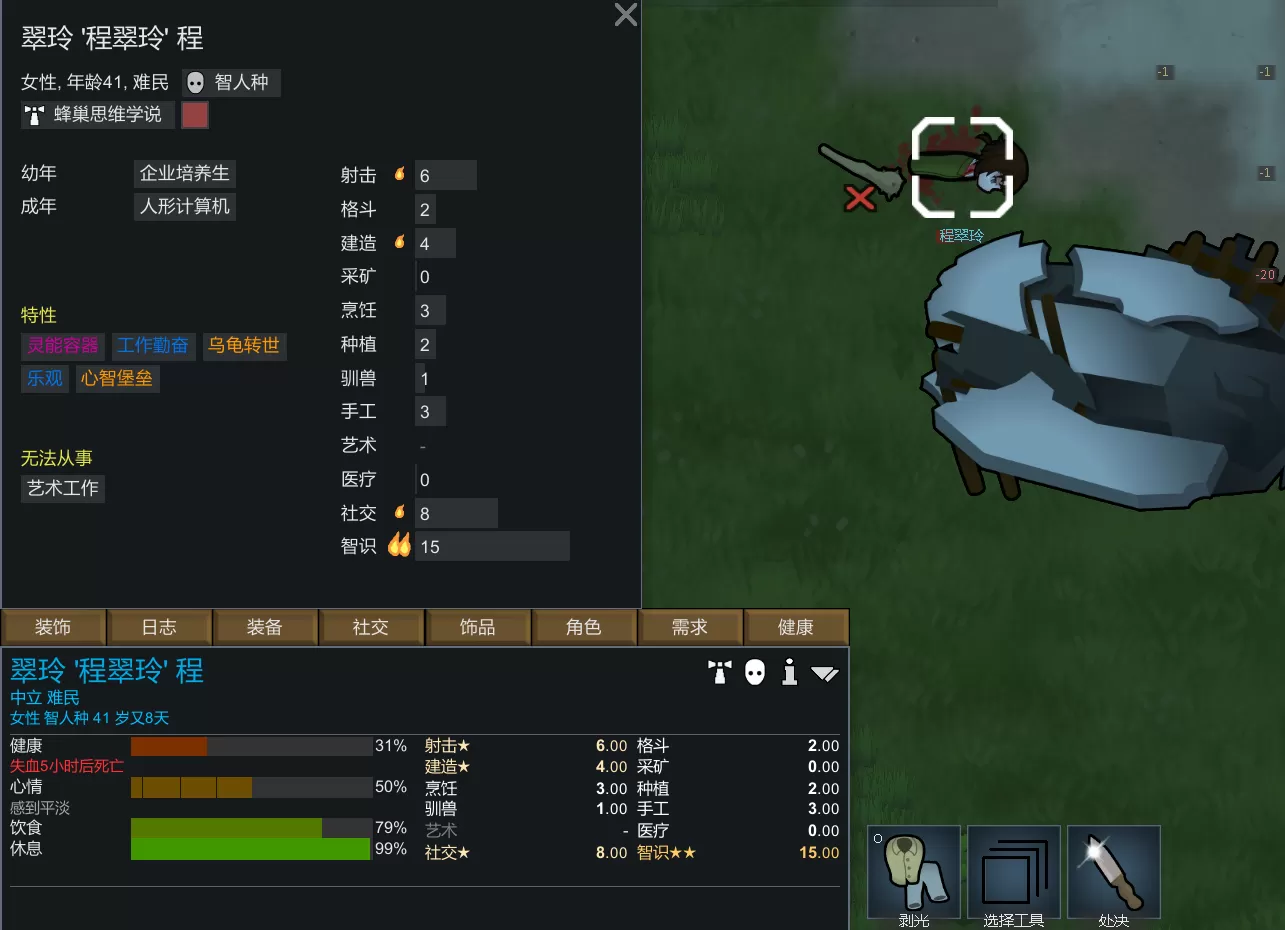View the 健康 tab
The image size is (1285, 930).
pos(795,627)
